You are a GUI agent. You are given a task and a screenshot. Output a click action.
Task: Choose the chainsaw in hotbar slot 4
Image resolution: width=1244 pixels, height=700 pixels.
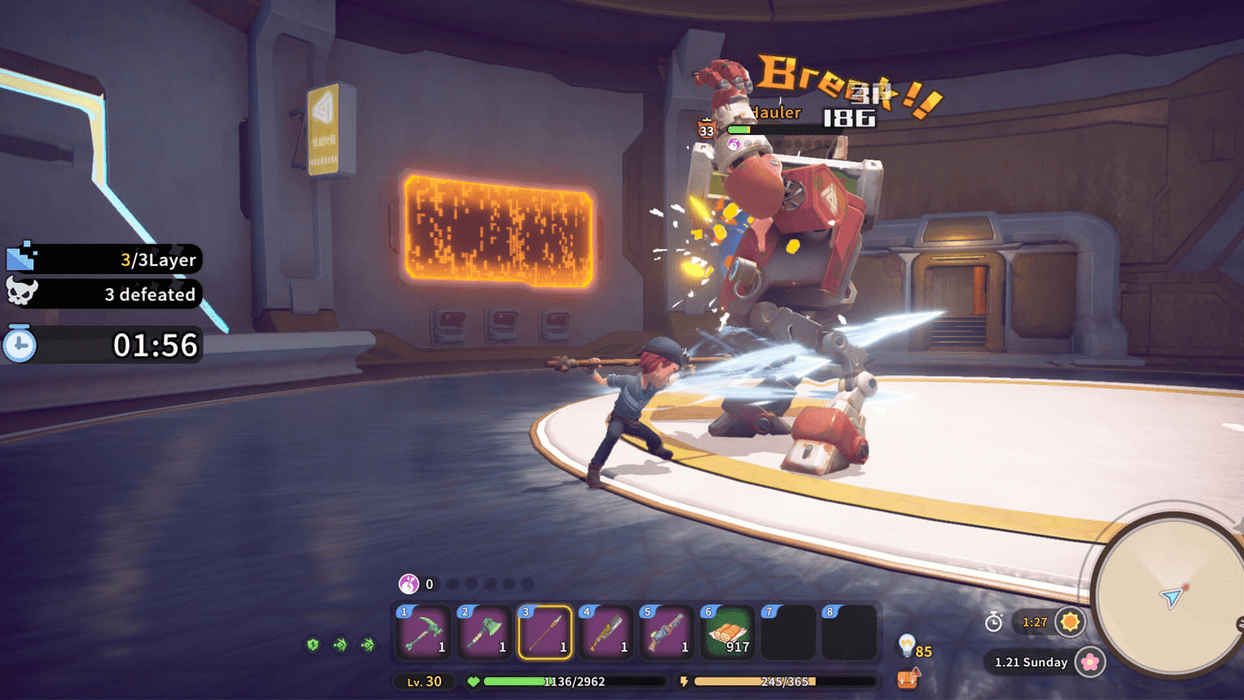click(606, 633)
